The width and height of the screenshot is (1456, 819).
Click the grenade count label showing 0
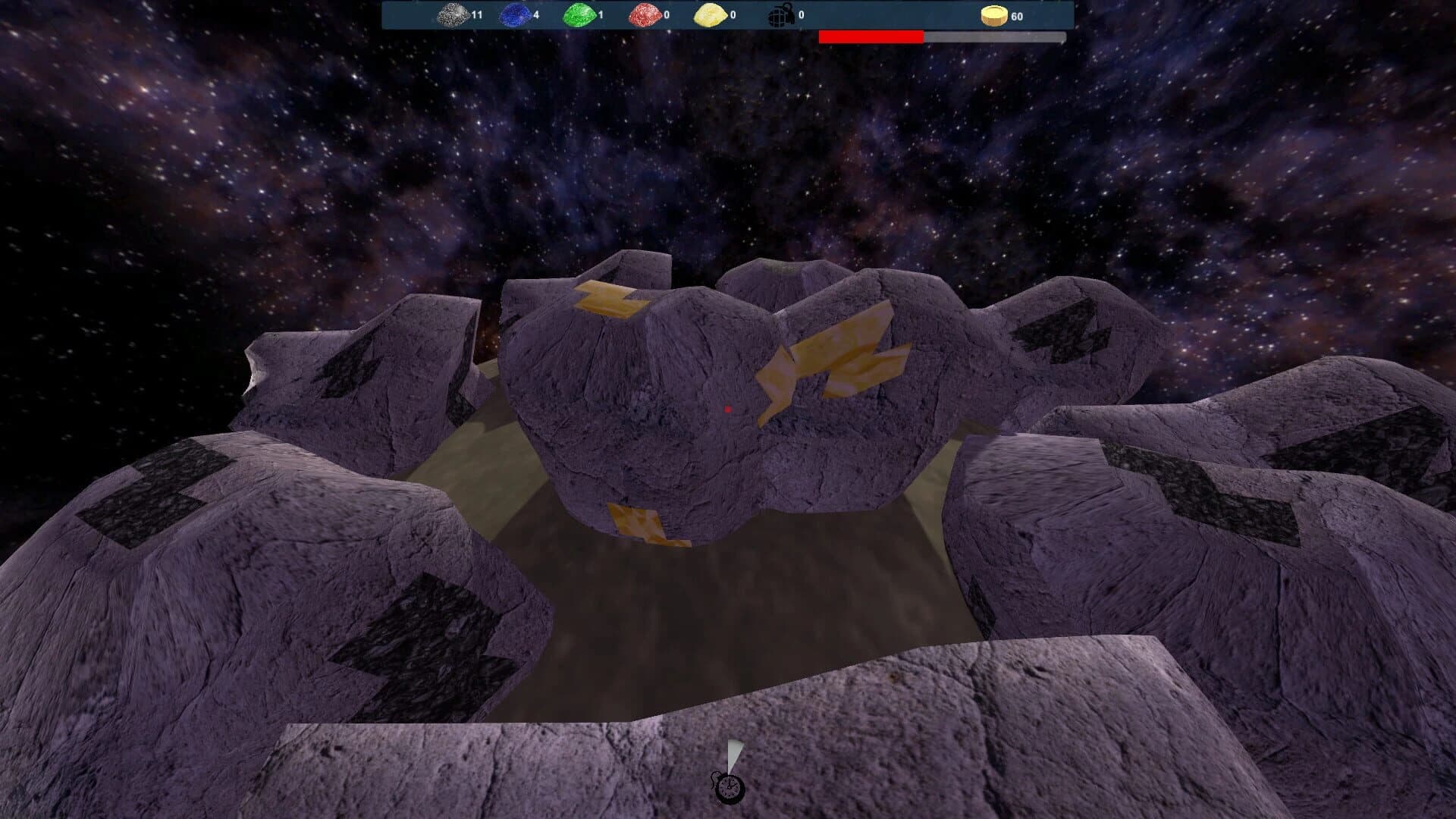pos(802,14)
